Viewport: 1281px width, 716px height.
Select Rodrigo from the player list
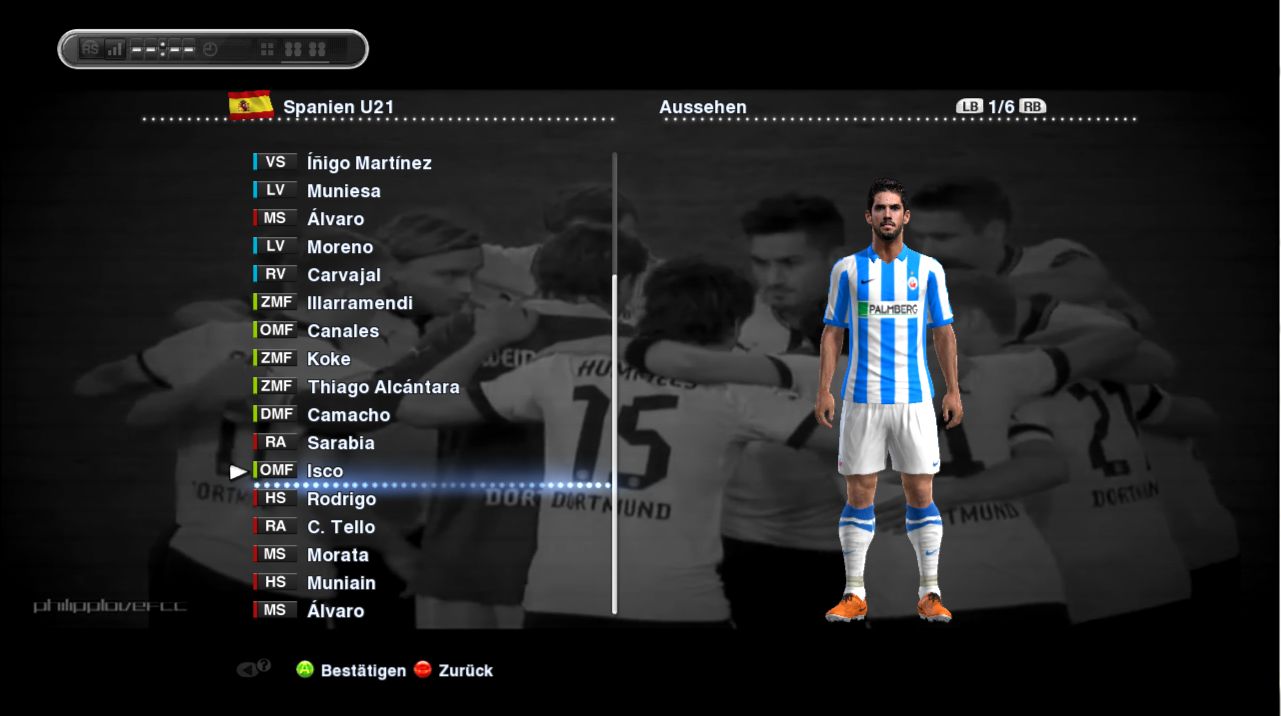342,499
